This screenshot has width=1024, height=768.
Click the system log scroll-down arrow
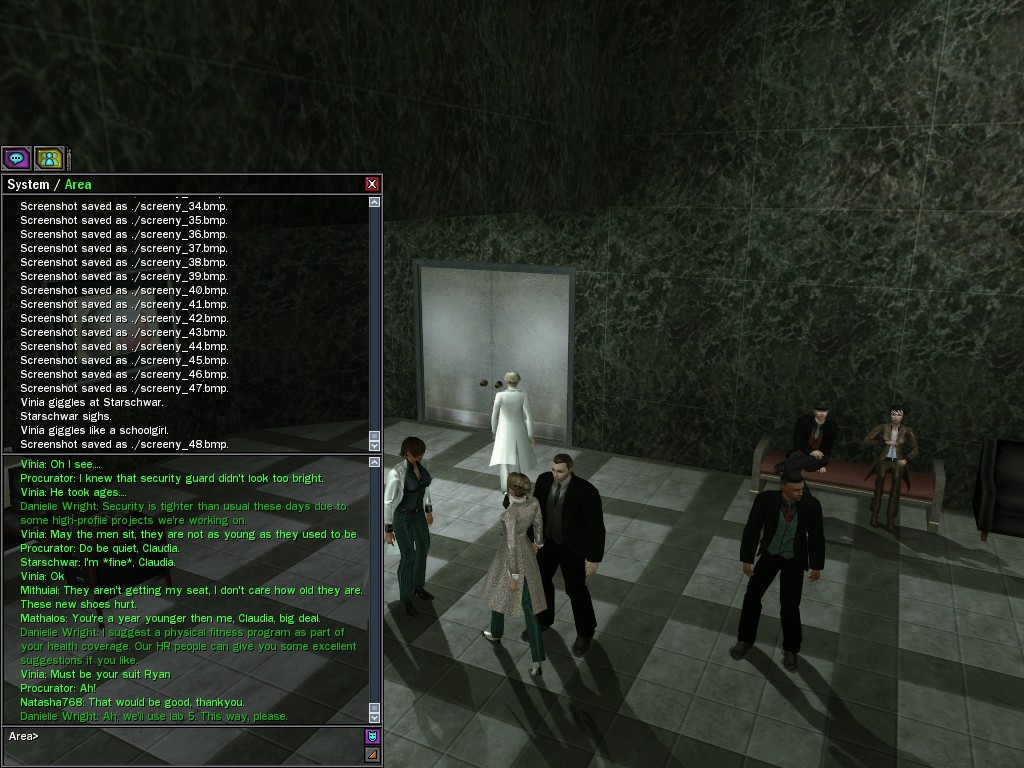point(375,444)
